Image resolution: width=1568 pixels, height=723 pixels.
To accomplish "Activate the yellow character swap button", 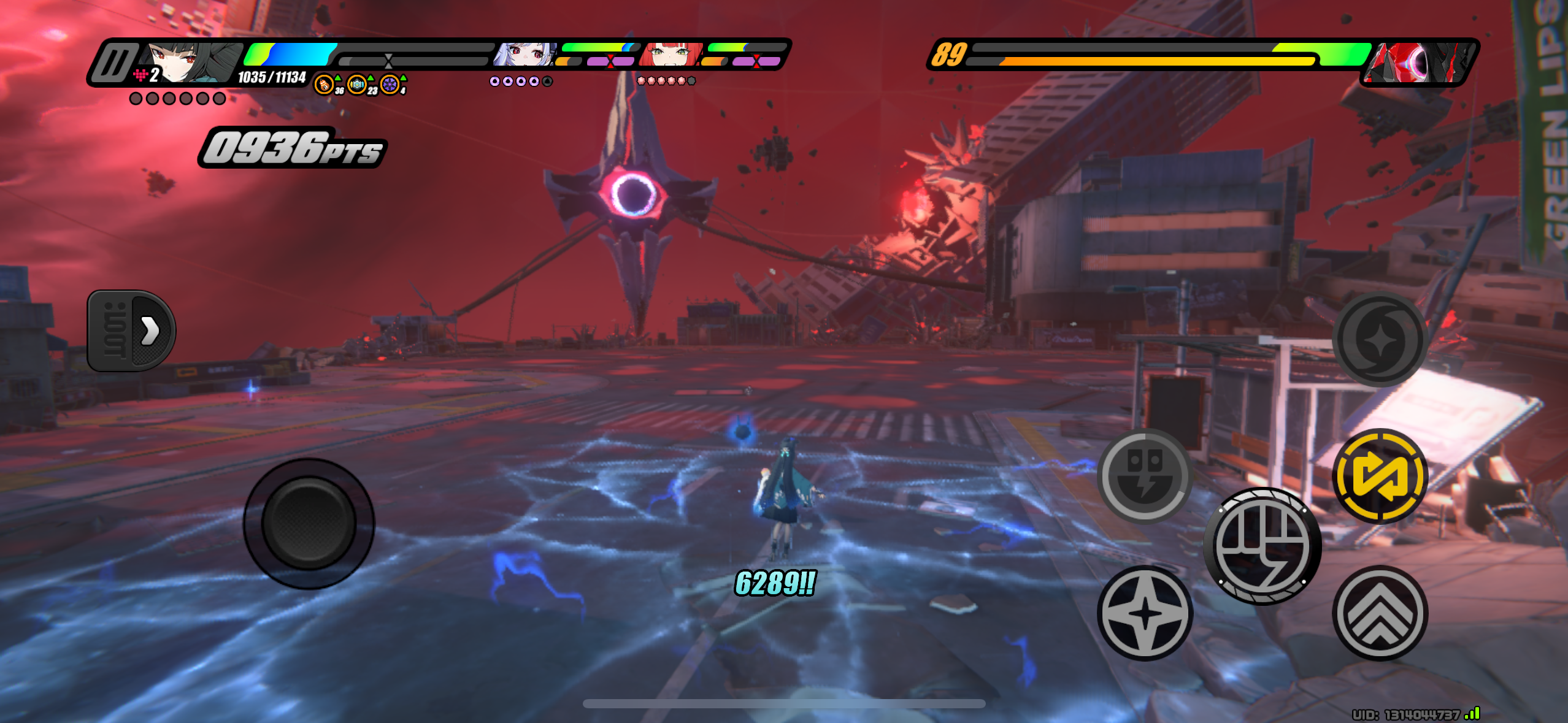I will pos(1380,476).
